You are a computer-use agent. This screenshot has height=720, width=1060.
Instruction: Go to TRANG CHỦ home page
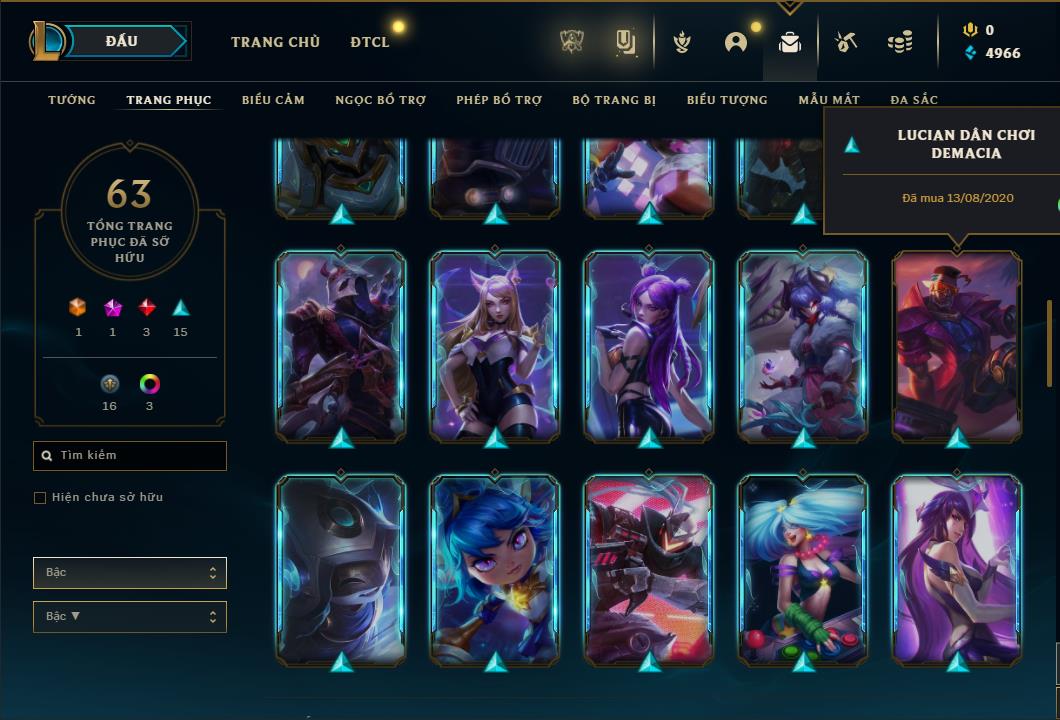pyautogui.click(x=275, y=42)
